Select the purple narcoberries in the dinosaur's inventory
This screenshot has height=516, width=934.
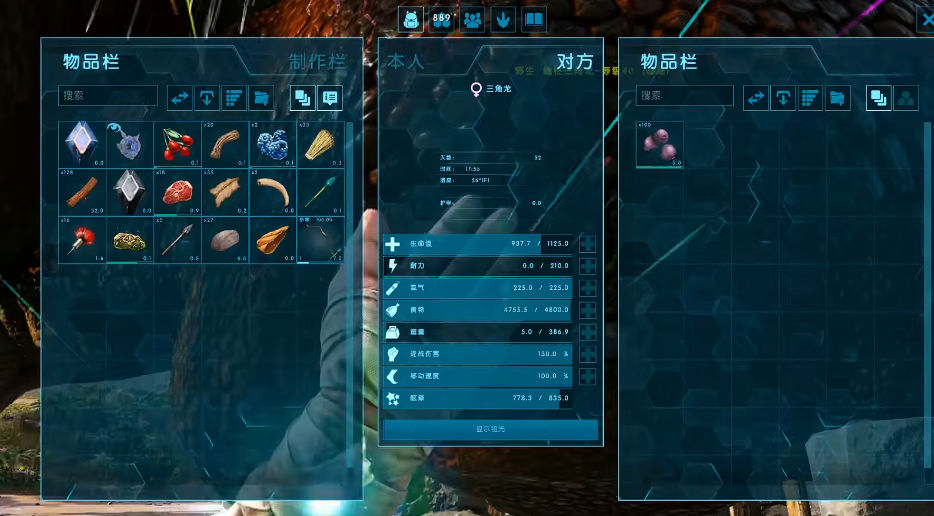(660, 145)
